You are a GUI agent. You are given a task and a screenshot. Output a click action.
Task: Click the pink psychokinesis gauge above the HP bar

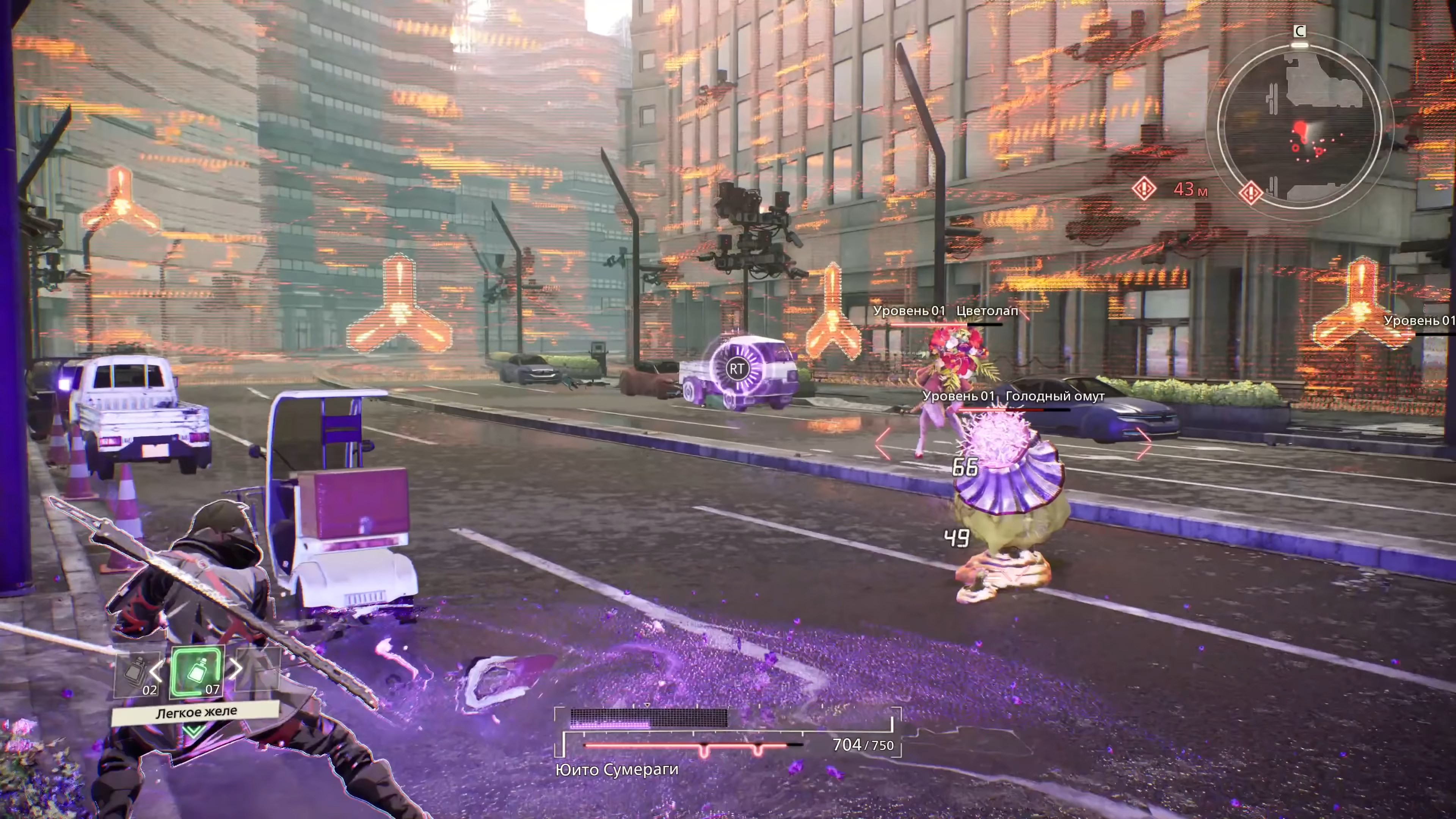[x=647, y=718]
